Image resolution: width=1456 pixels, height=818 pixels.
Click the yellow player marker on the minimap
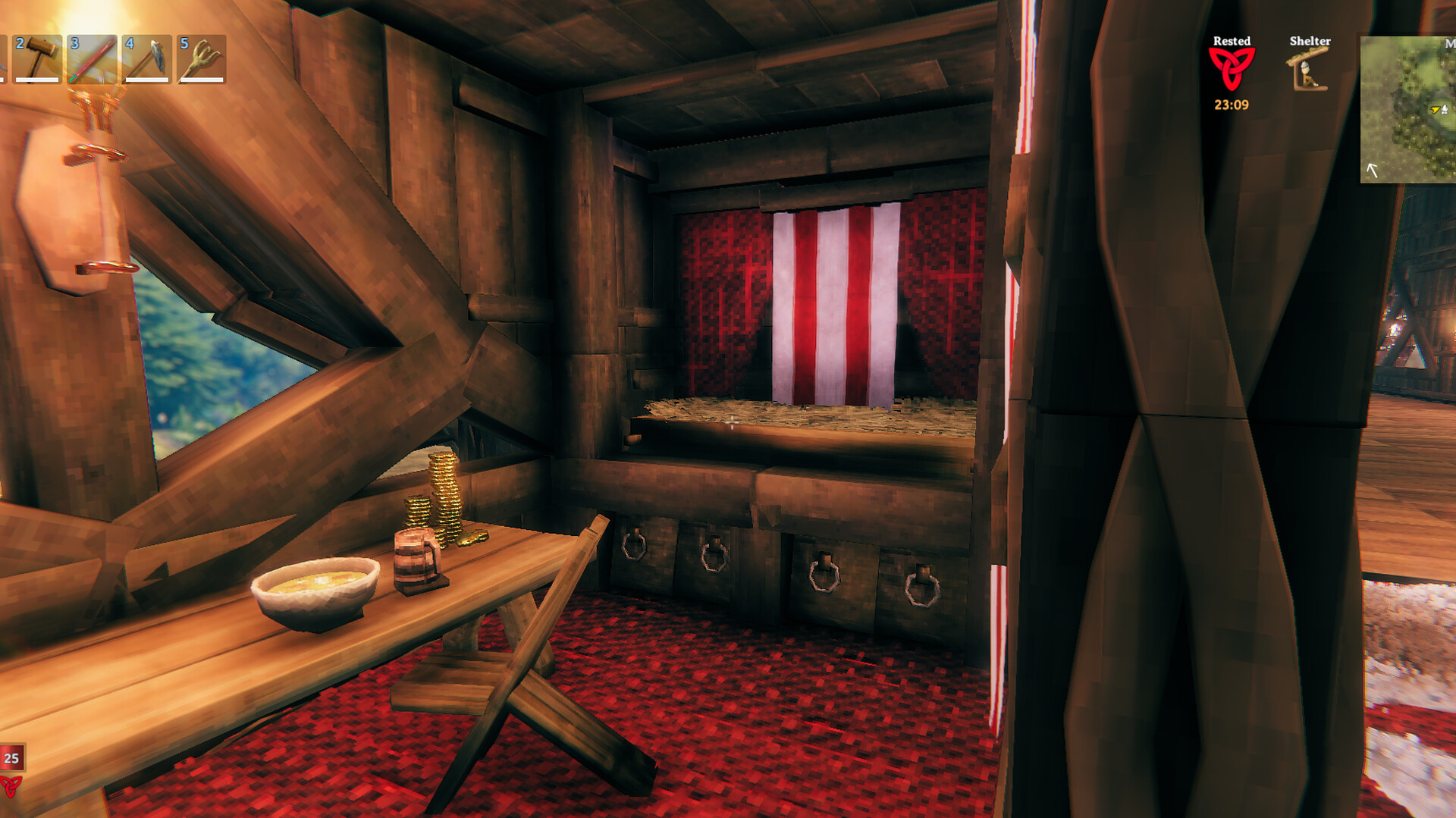click(1435, 110)
